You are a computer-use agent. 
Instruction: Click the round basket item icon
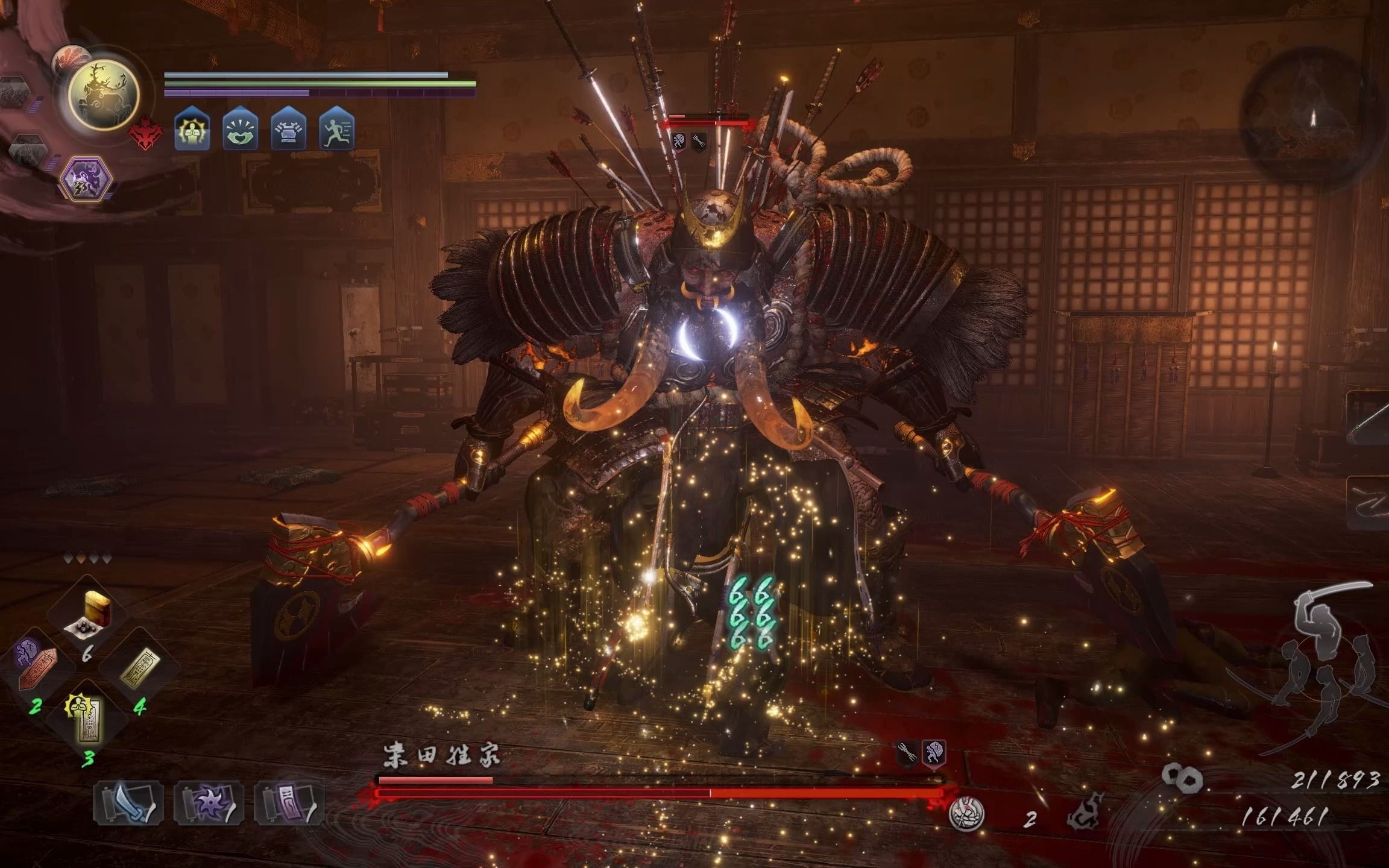966,813
